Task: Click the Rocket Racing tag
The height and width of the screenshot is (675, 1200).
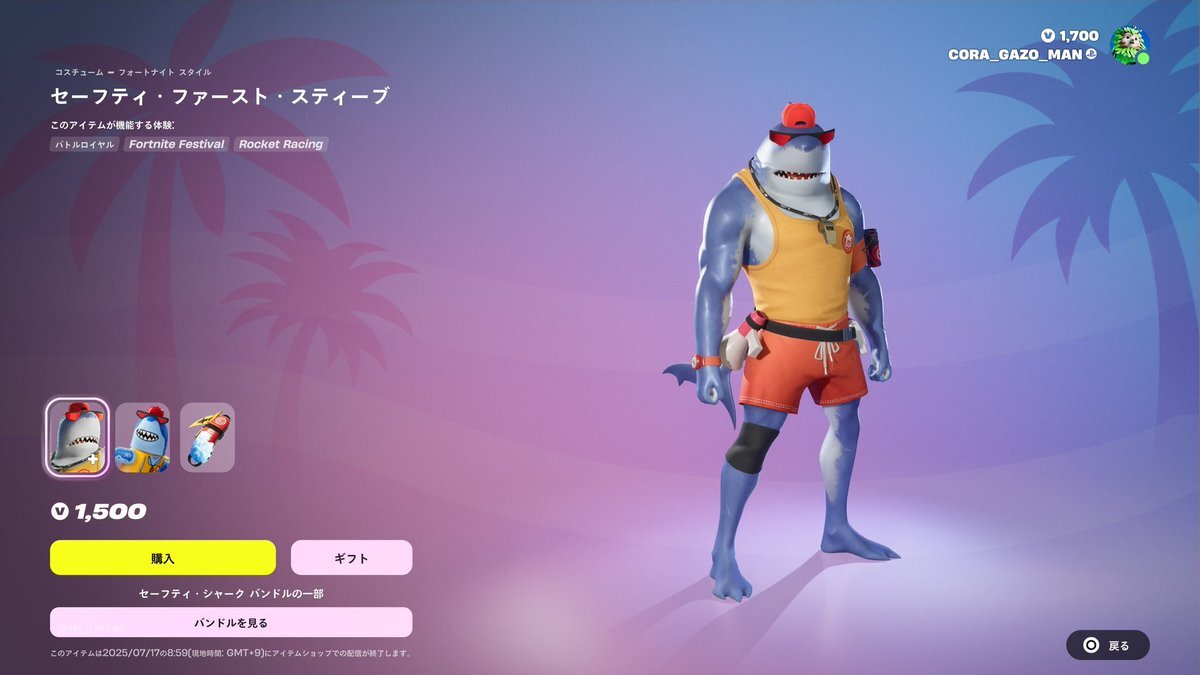Action: (281, 144)
